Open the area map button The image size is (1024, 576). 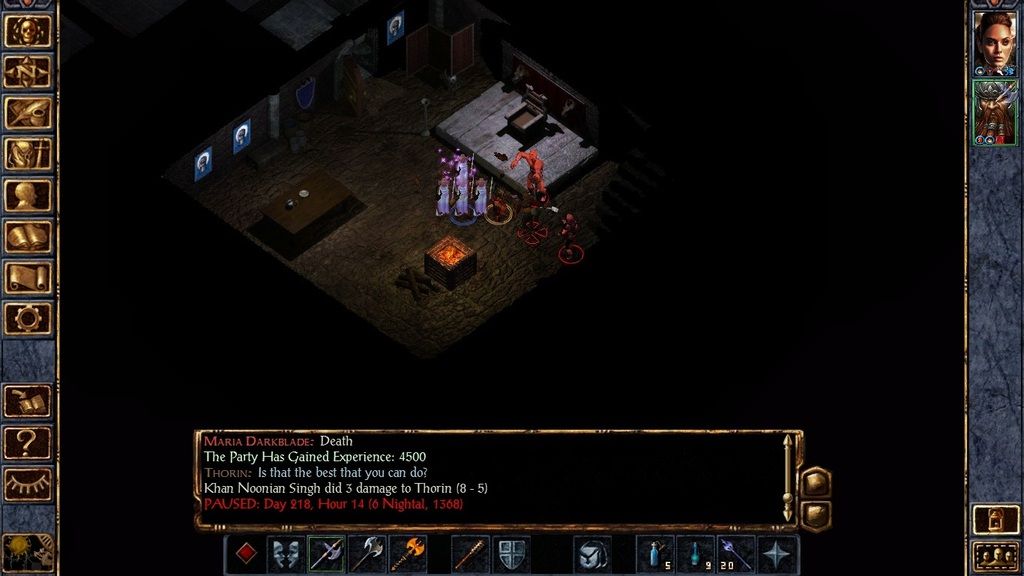coord(27,71)
